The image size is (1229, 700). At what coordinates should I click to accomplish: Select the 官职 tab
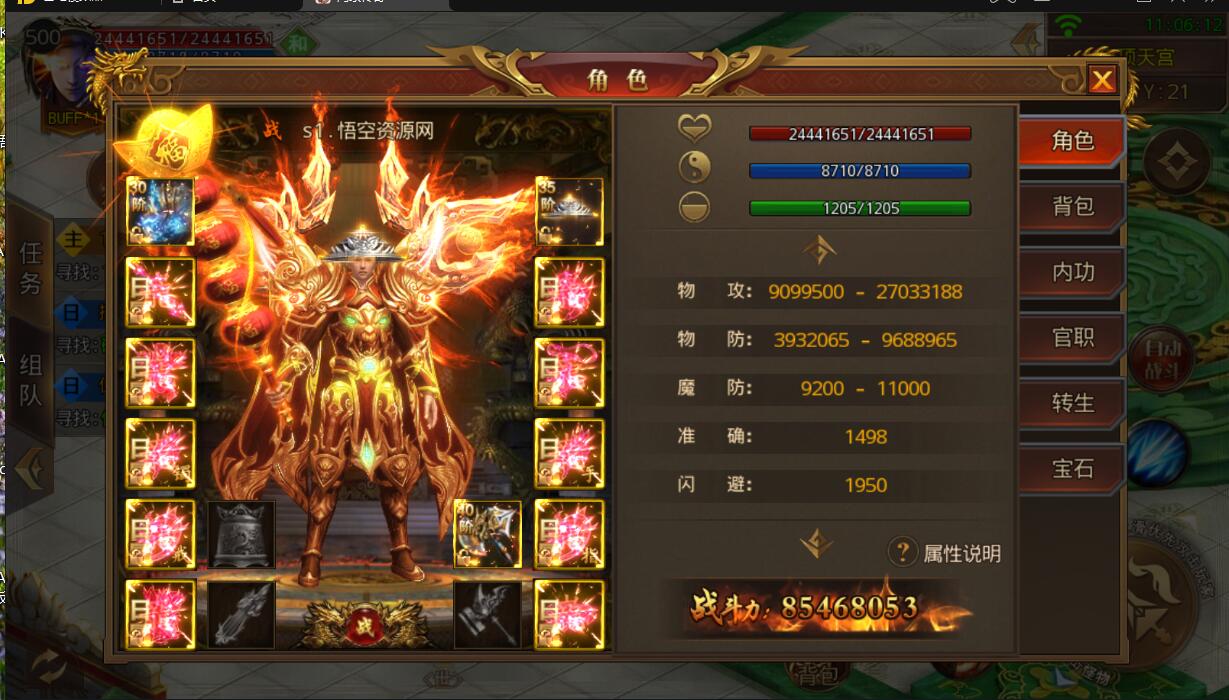(x=1072, y=338)
